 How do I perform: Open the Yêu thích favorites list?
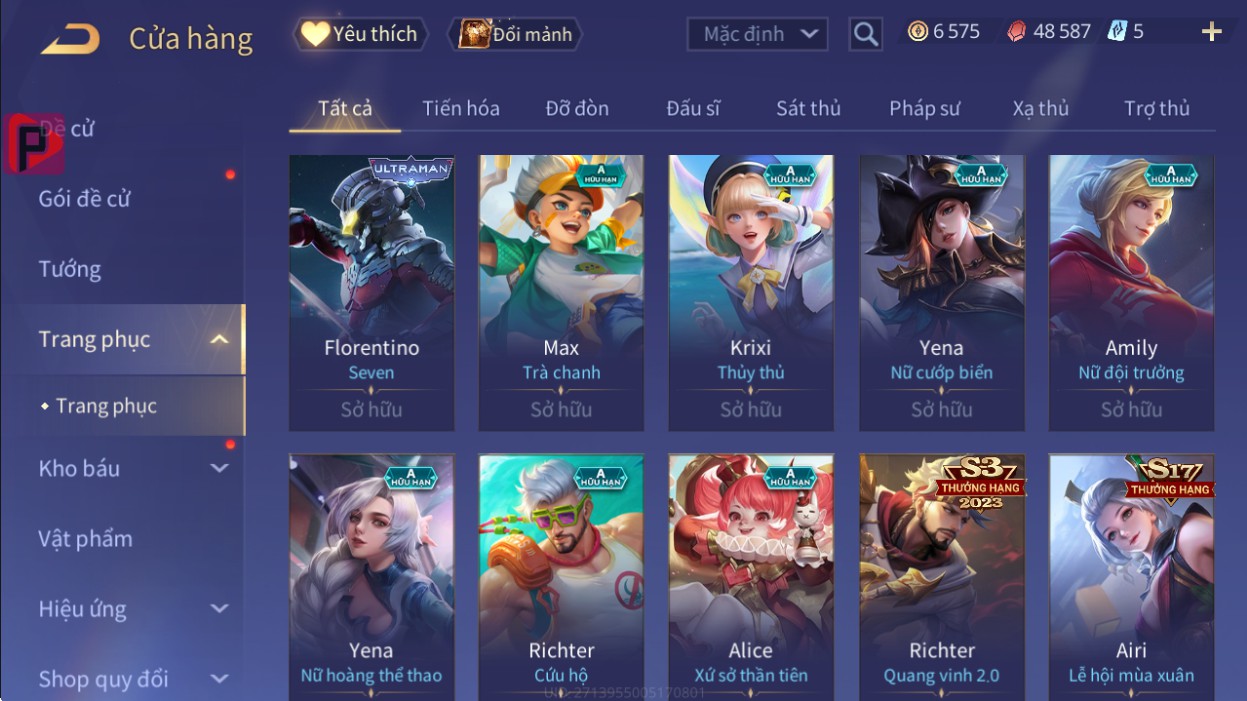[x=360, y=34]
